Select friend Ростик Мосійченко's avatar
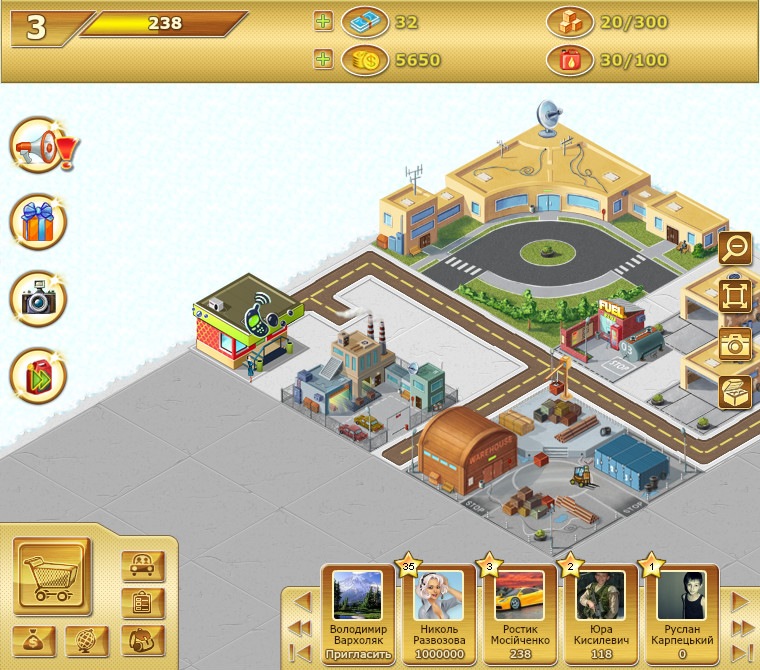Image resolution: width=760 pixels, height=670 pixels. point(520,596)
